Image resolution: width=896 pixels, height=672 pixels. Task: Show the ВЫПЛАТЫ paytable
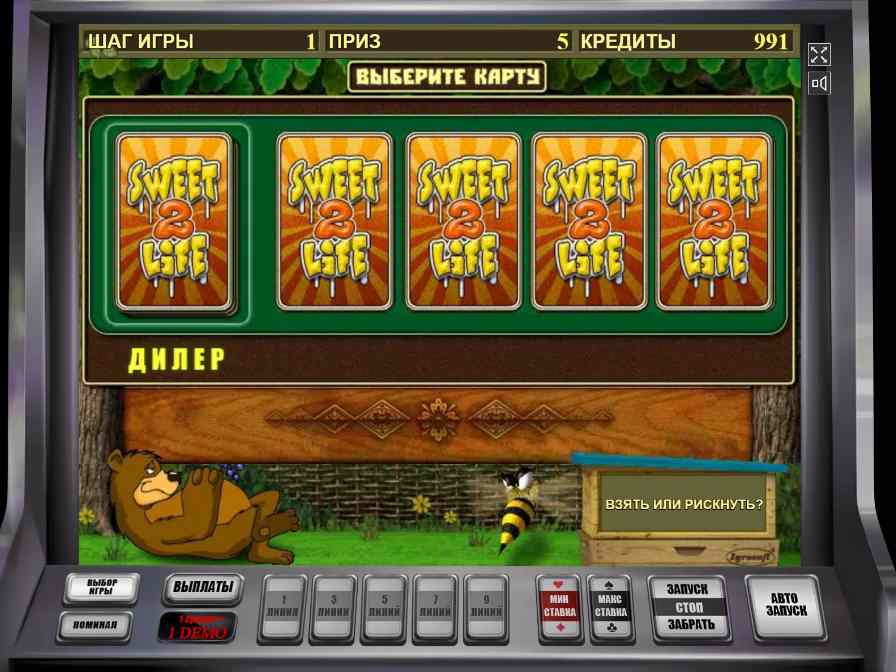click(203, 587)
